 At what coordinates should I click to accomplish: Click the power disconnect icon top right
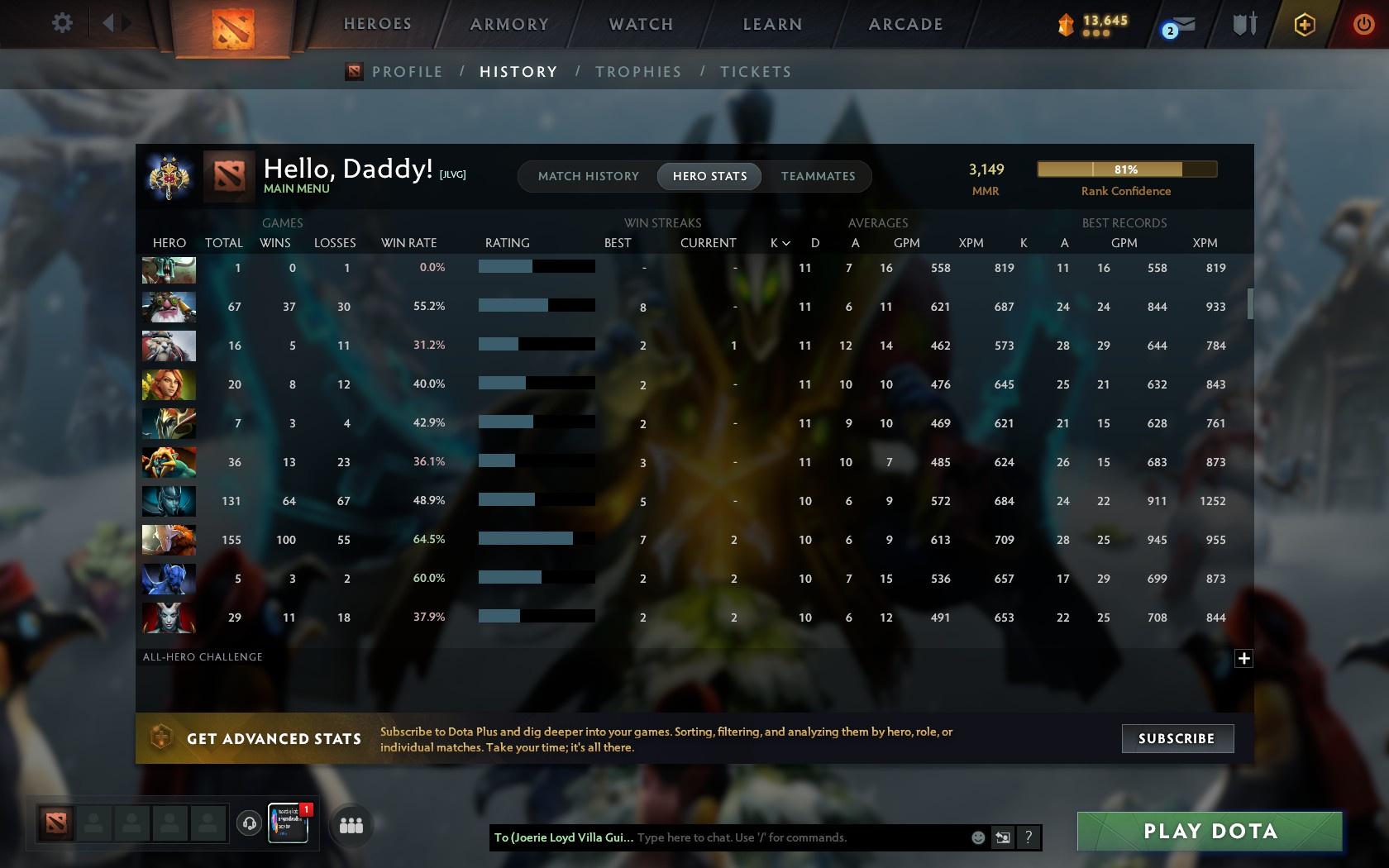click(x=1364, y=24)
